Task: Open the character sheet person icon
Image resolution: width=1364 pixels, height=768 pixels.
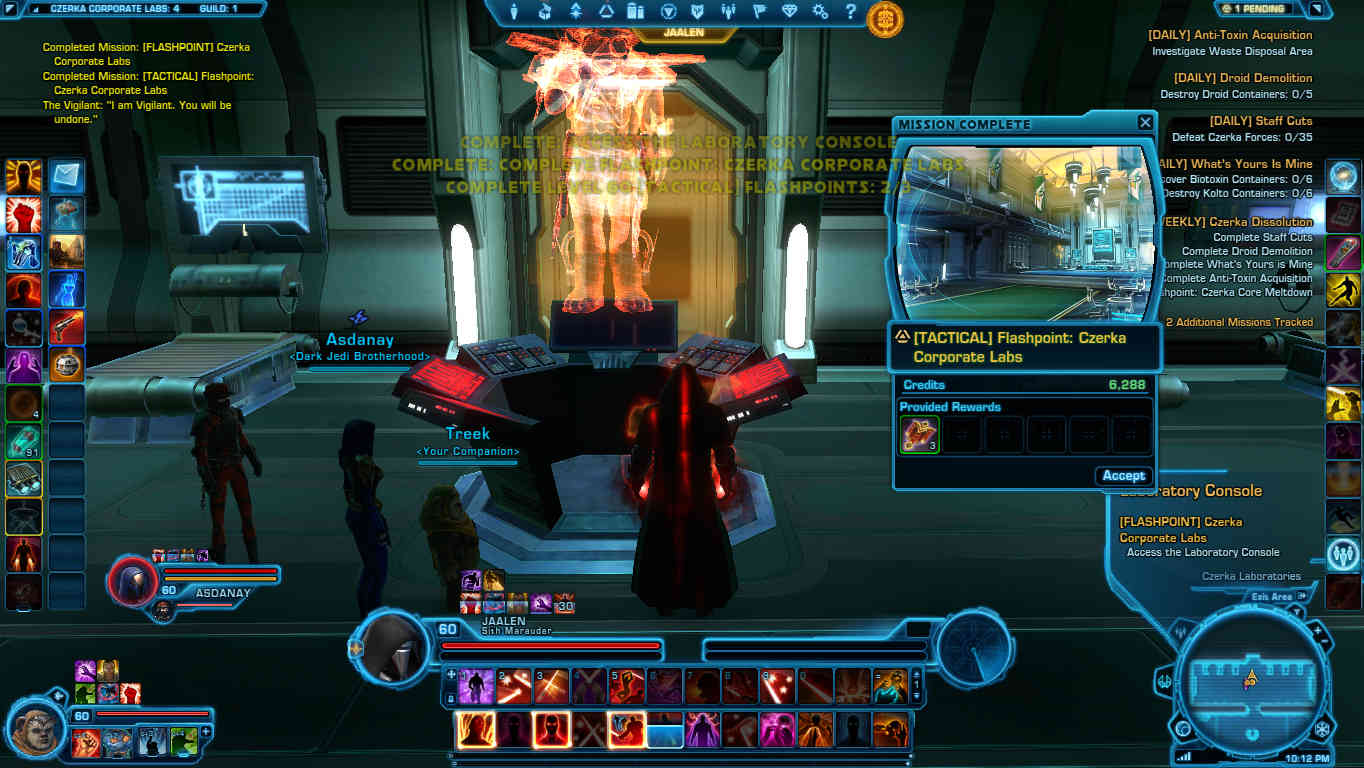Action: (515, 12)
